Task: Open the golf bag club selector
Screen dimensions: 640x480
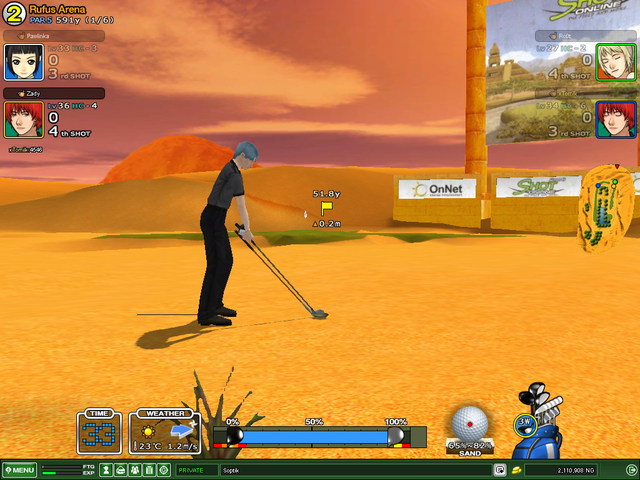Action: click(x=548, y=428)
